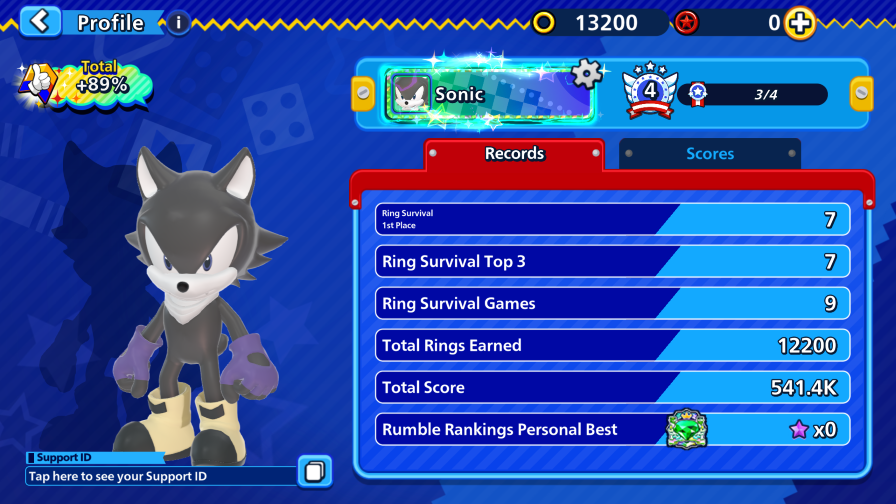Open the profile info icon
The image size is (896, 504).
pos(178,22)
